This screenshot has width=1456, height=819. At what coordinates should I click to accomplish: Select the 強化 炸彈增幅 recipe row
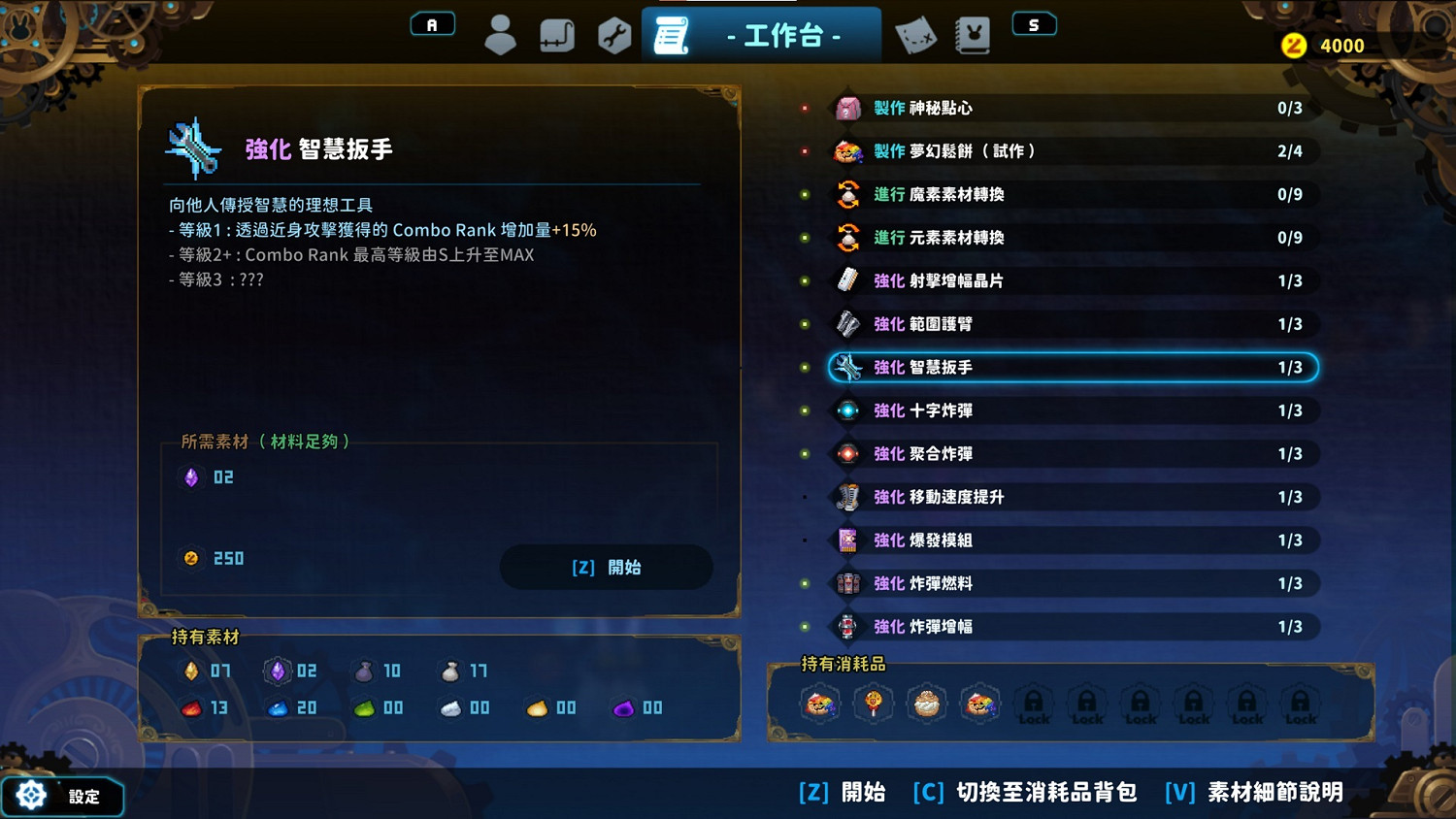[1068, 627]
